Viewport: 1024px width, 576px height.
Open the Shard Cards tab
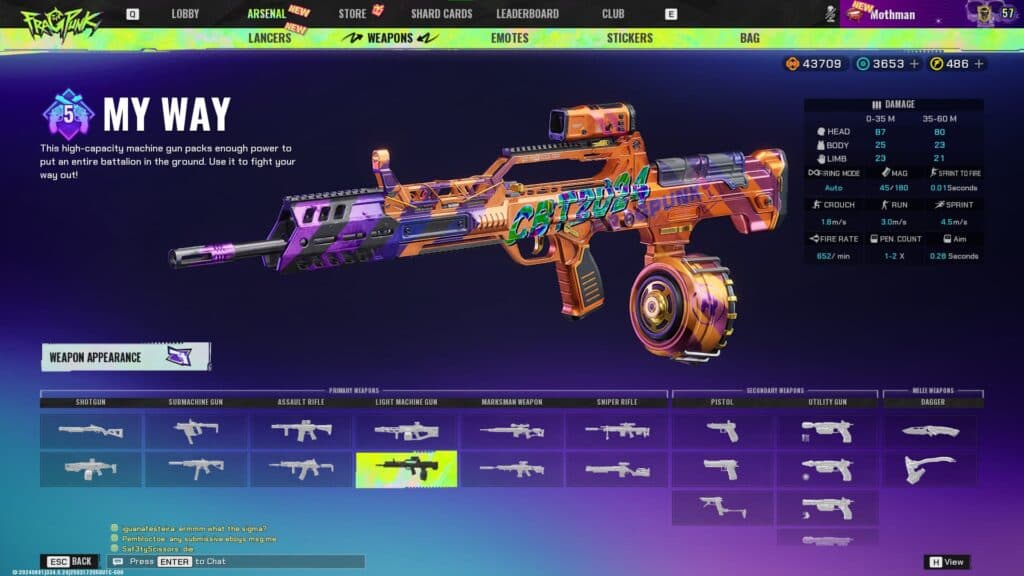pos(441,14)
